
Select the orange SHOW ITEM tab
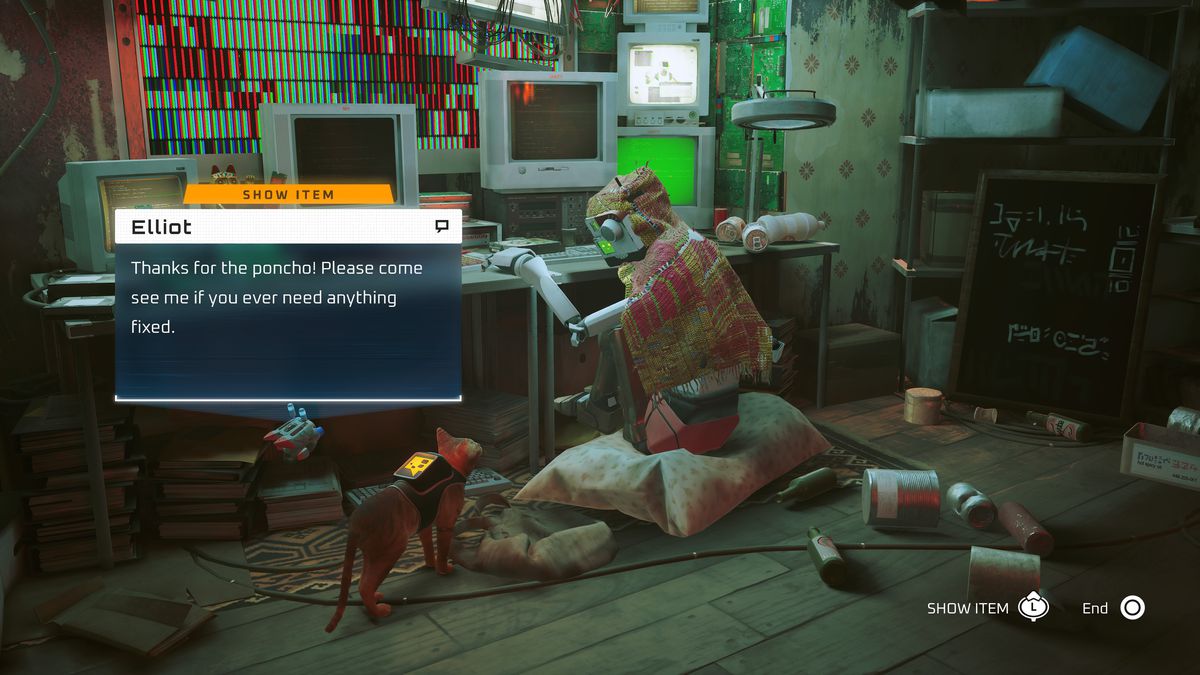[288, 194]
